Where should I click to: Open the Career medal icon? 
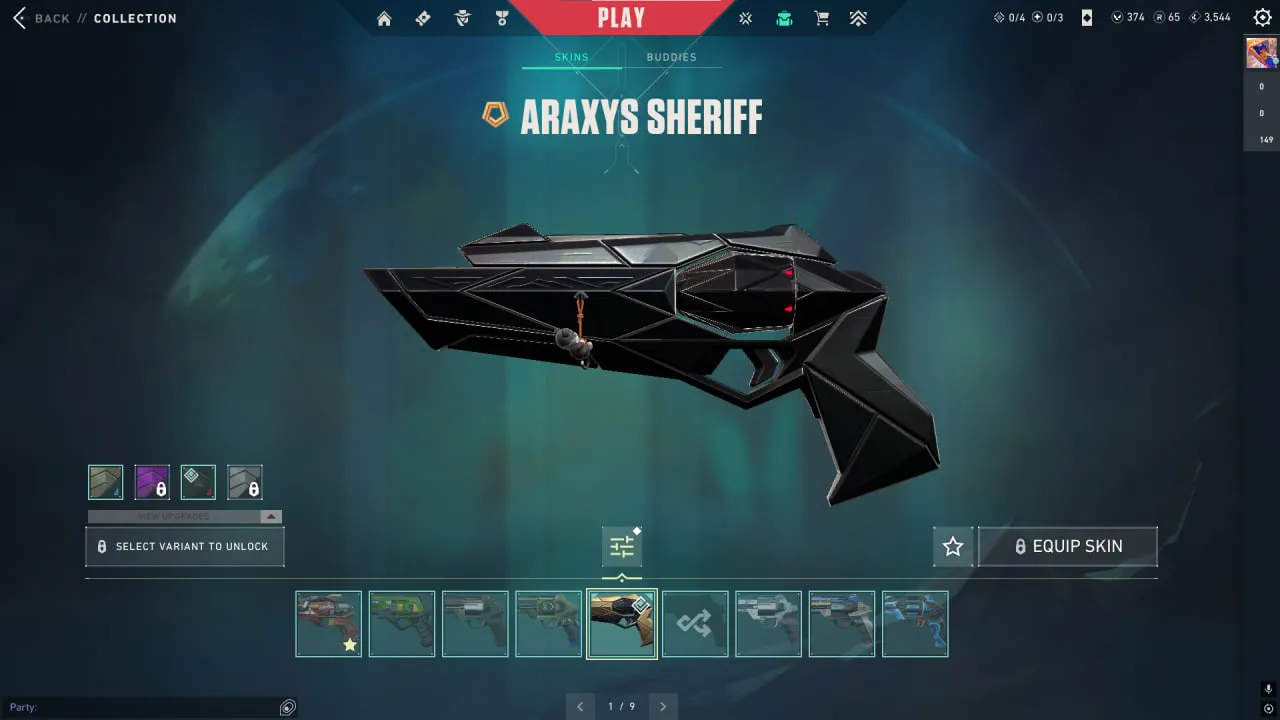point(501,17)
